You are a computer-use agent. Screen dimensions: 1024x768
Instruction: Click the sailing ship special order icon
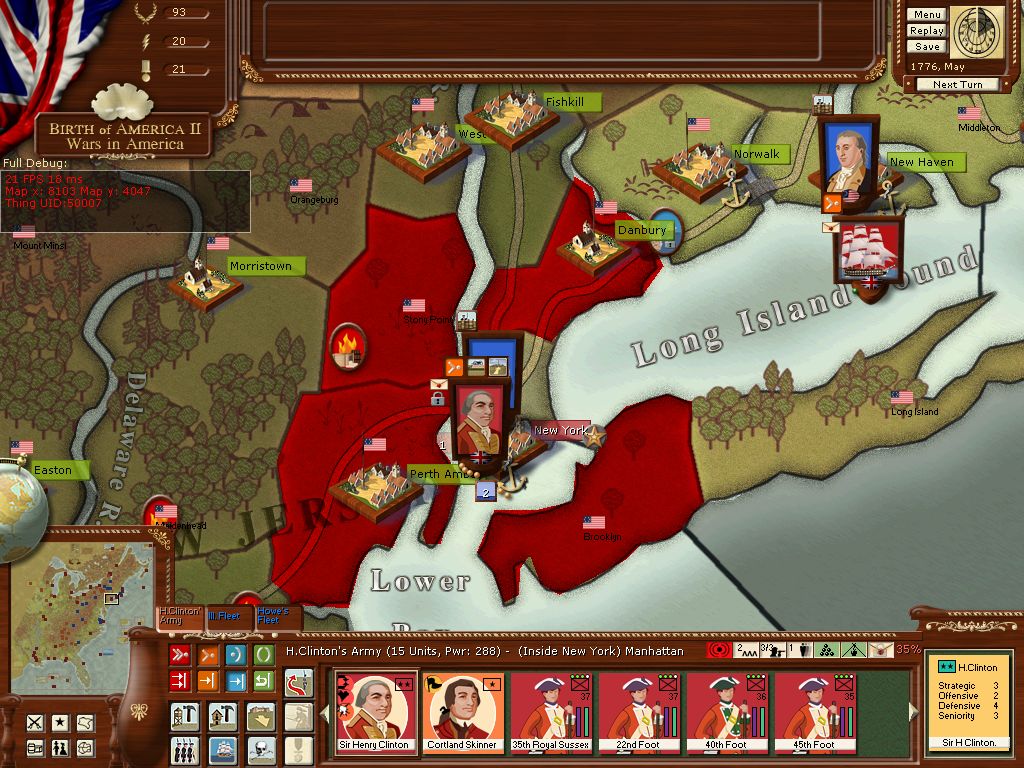coord(222,748)
